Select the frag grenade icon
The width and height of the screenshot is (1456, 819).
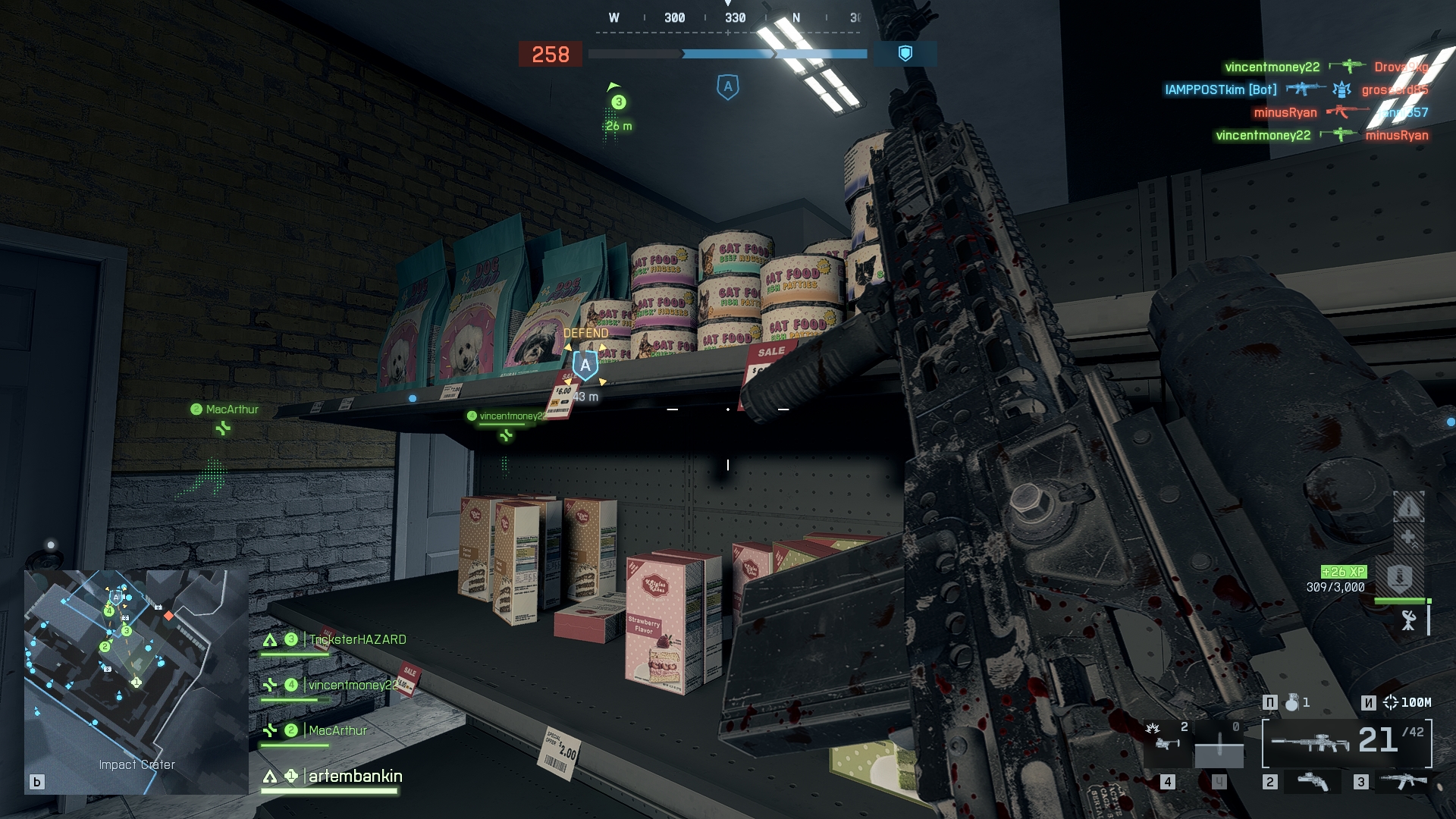coord(1291,703)
